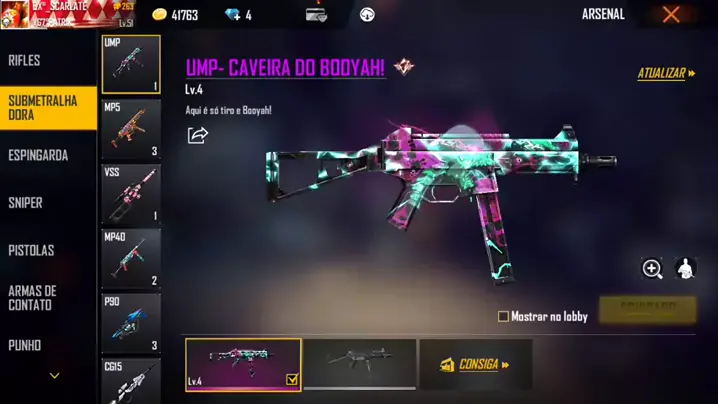Select the default gray UMP skin

click(359, 363)
